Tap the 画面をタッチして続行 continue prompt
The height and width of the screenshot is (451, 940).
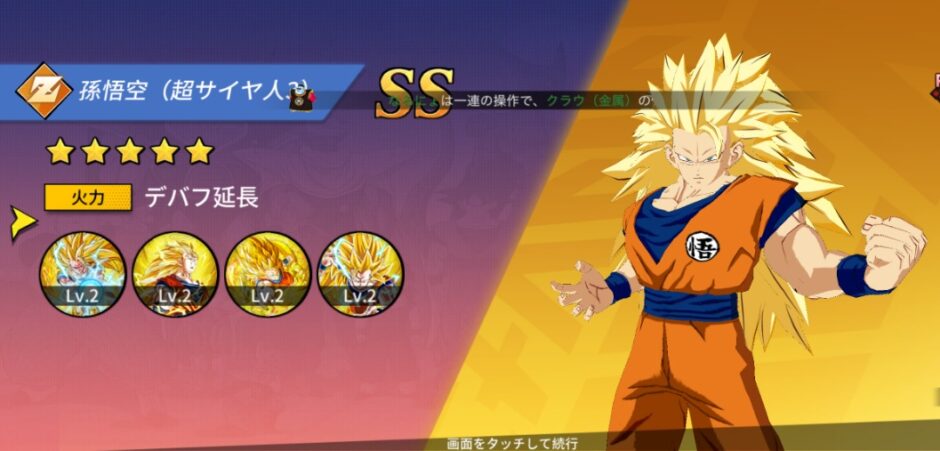[513, 442]
